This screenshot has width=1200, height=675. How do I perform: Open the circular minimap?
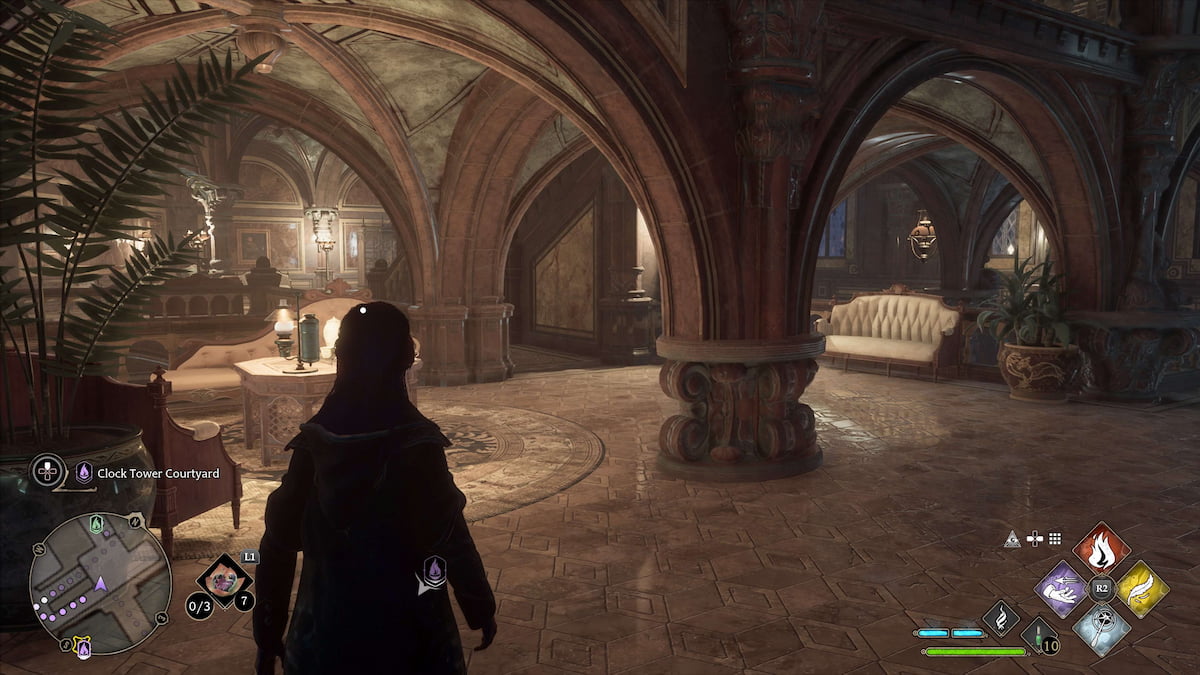click(100, 582)
